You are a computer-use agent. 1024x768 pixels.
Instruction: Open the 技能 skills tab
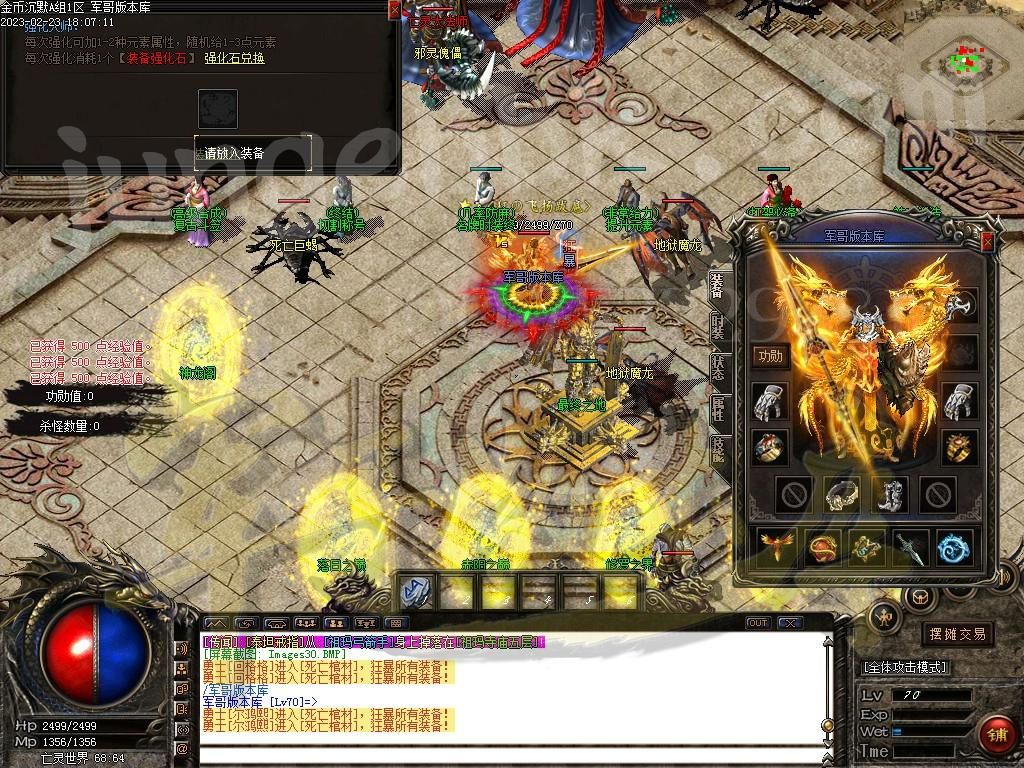718,450
